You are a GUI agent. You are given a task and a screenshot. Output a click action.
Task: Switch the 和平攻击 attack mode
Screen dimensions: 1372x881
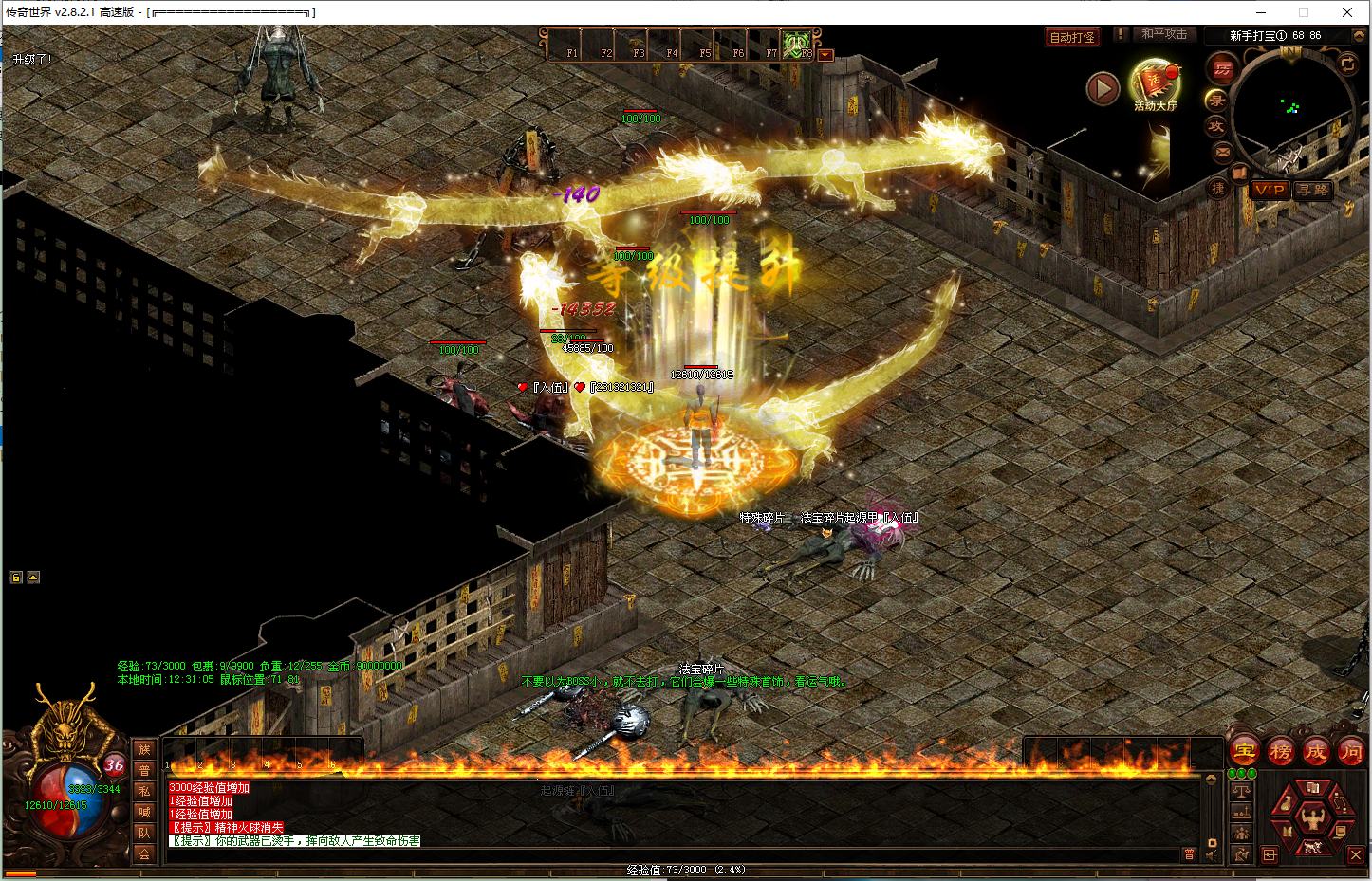[x=1163, y=34]
